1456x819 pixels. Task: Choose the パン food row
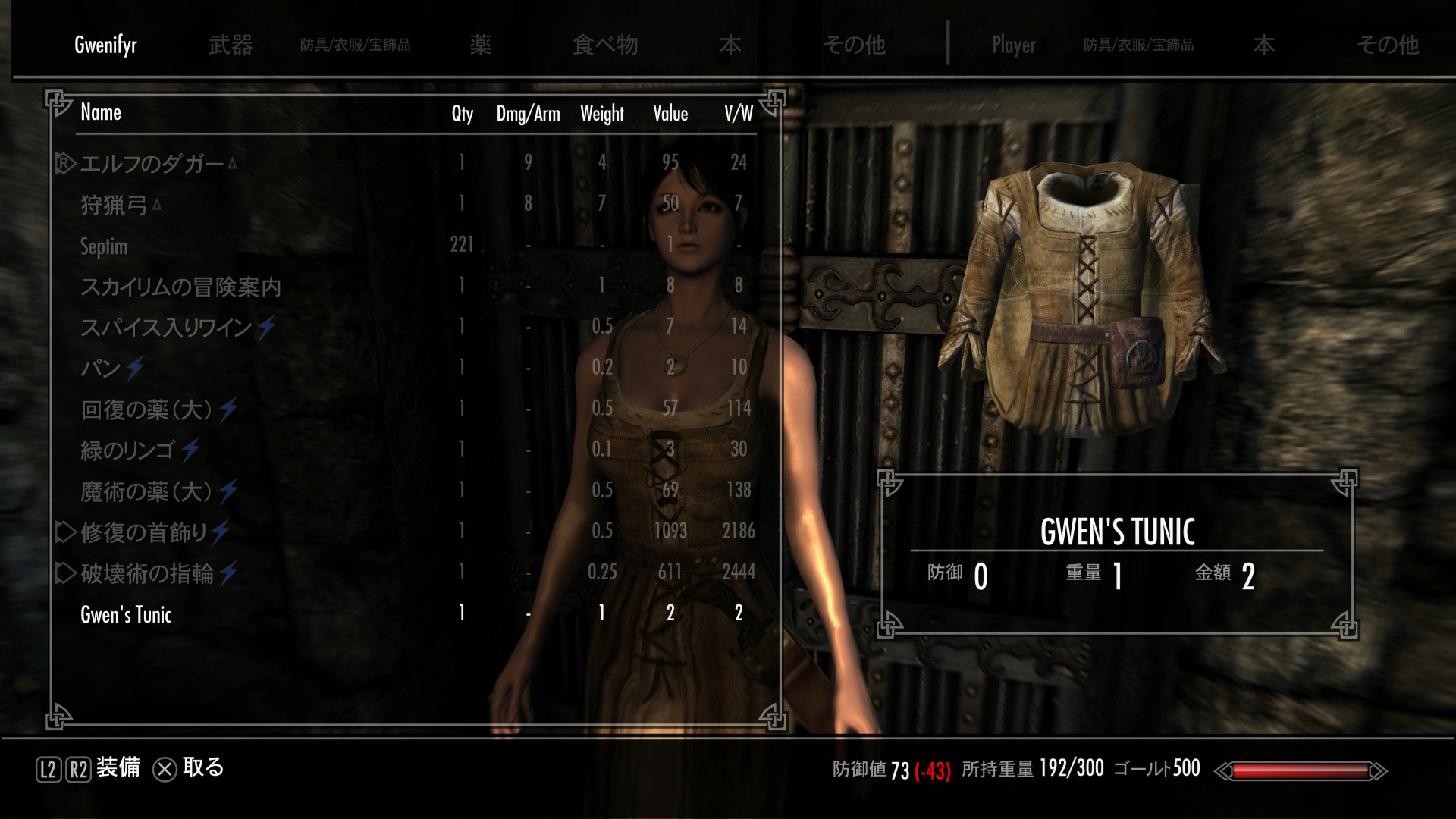pos(101,369)
